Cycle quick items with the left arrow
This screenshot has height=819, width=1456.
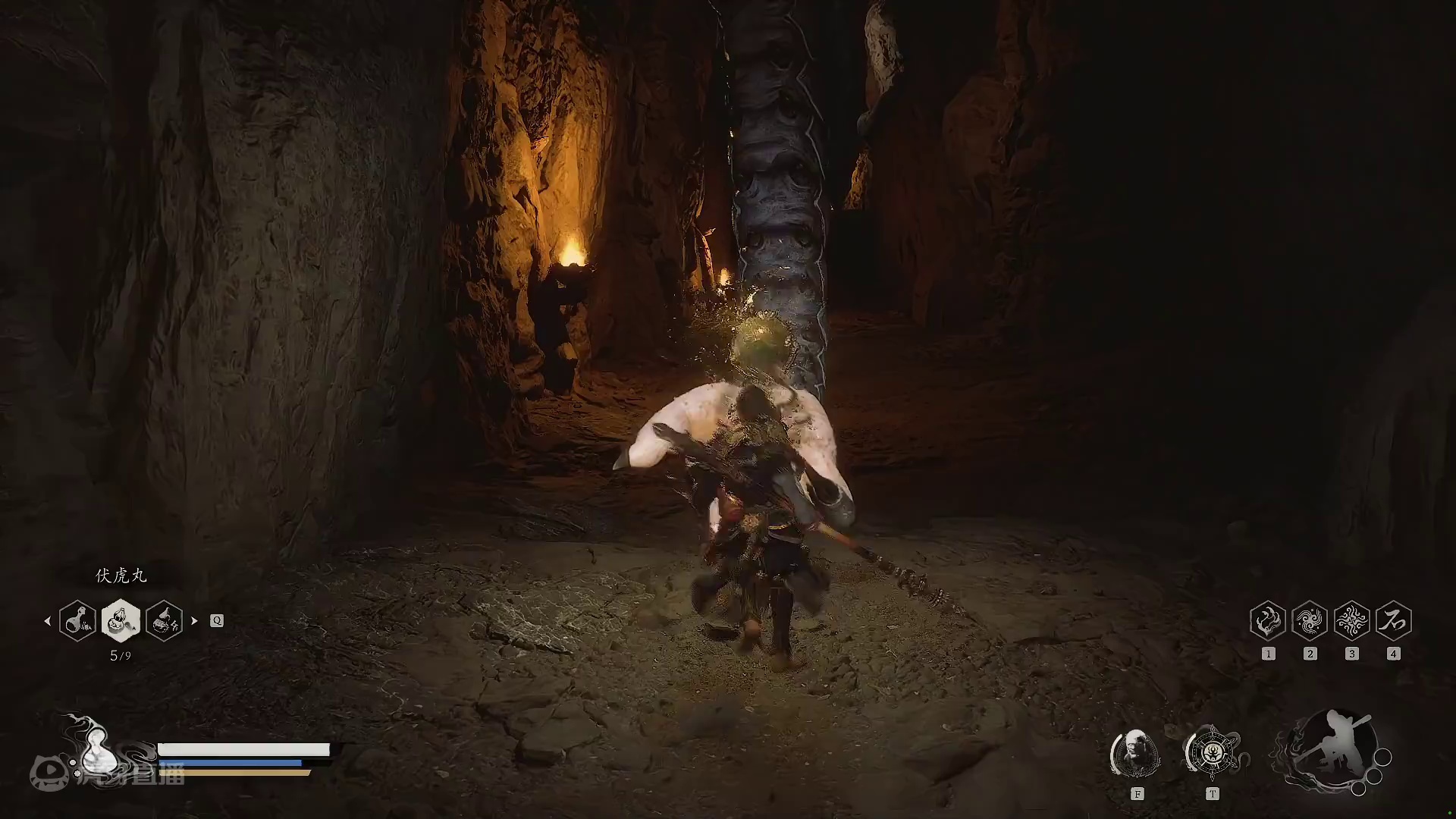coord(48,620)
